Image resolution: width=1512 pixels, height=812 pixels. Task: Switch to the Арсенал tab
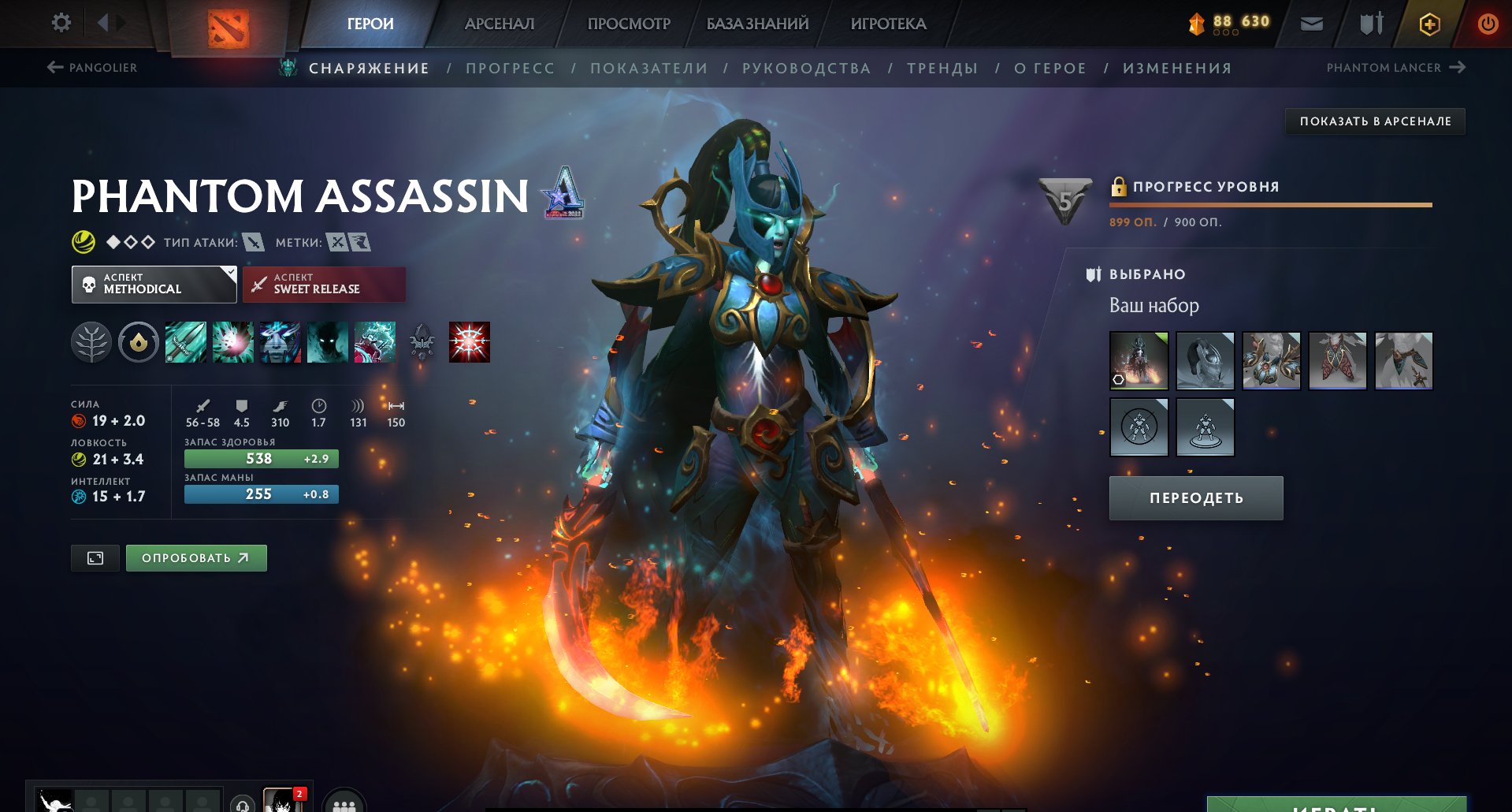(x=499, y=24)
